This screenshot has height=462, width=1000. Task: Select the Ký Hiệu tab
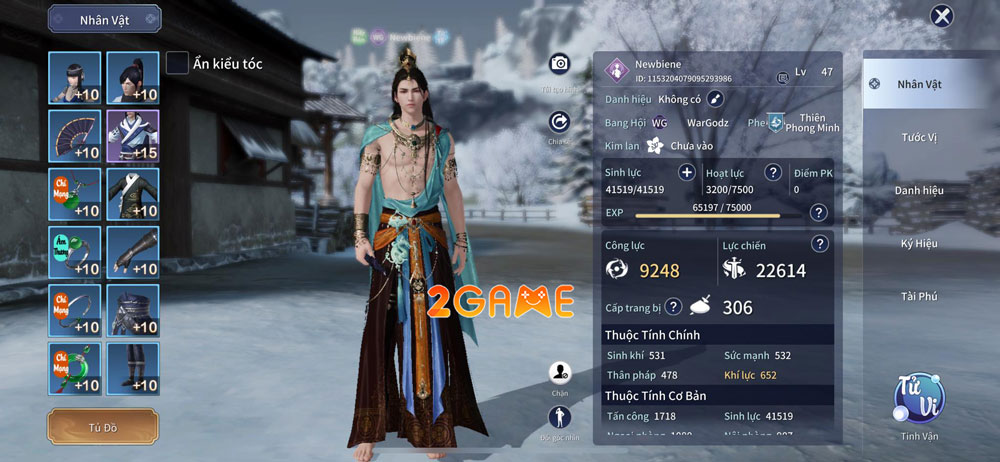click(918, 243)
